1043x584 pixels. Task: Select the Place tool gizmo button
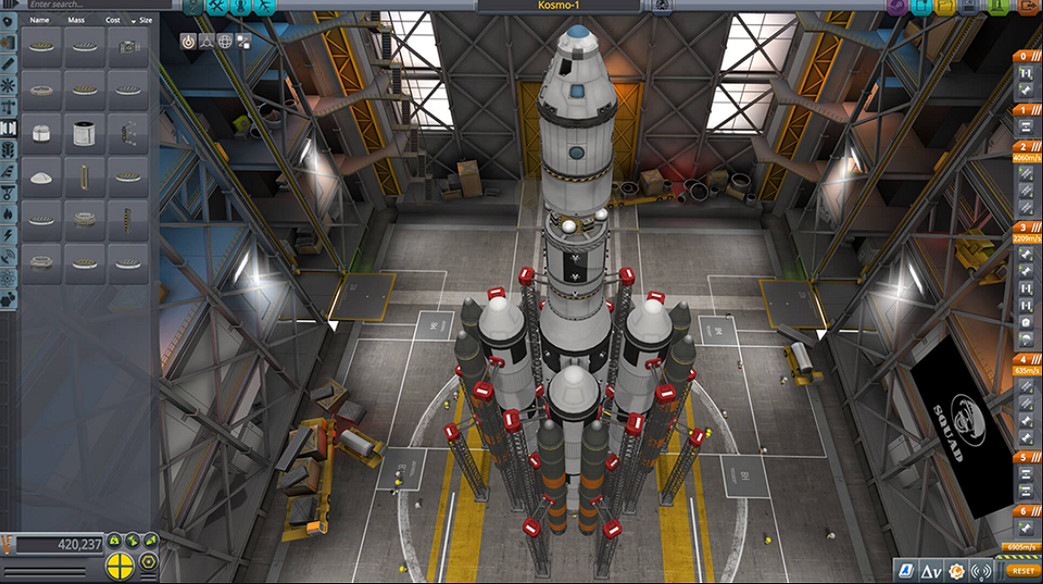188,41
